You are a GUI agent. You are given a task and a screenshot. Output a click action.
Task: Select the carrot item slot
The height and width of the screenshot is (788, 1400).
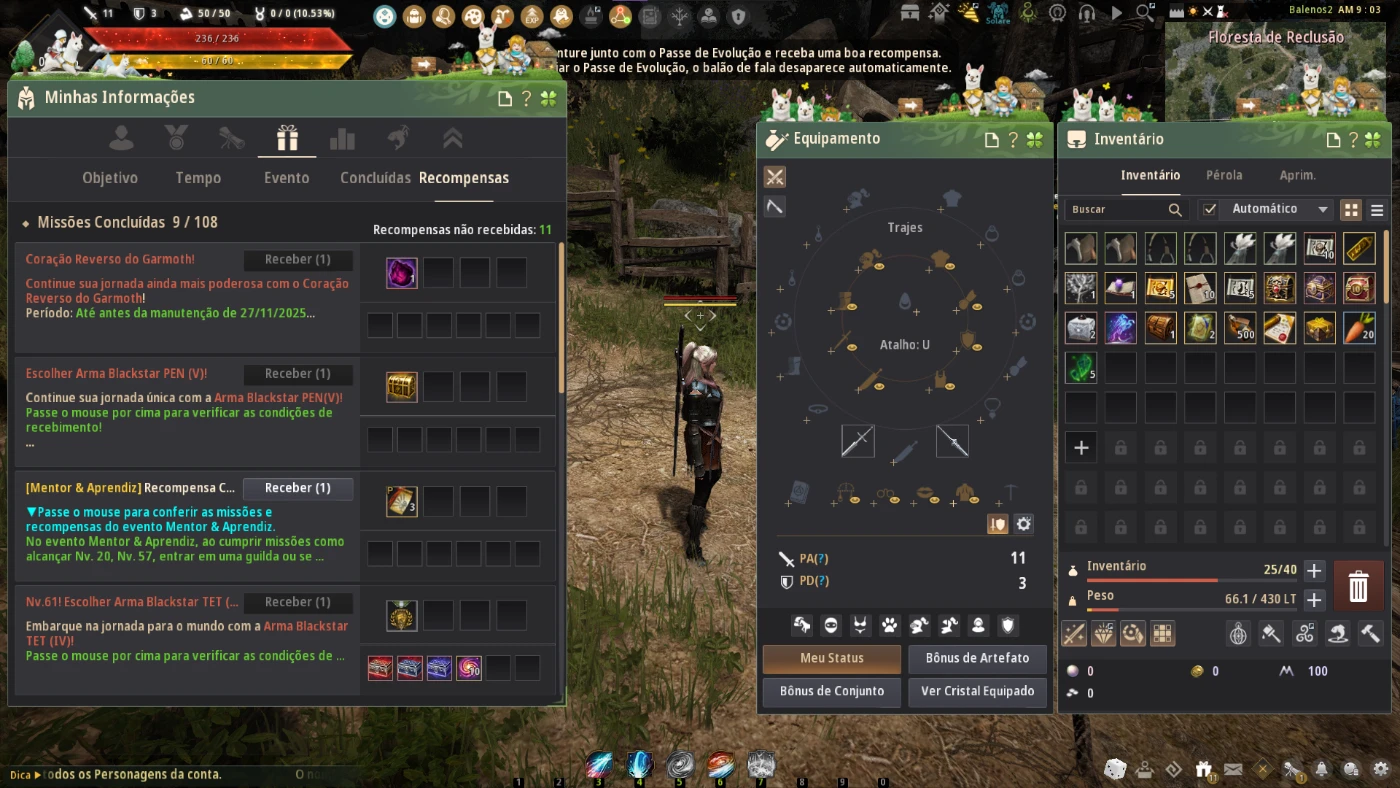click(x=1360, y=328)
